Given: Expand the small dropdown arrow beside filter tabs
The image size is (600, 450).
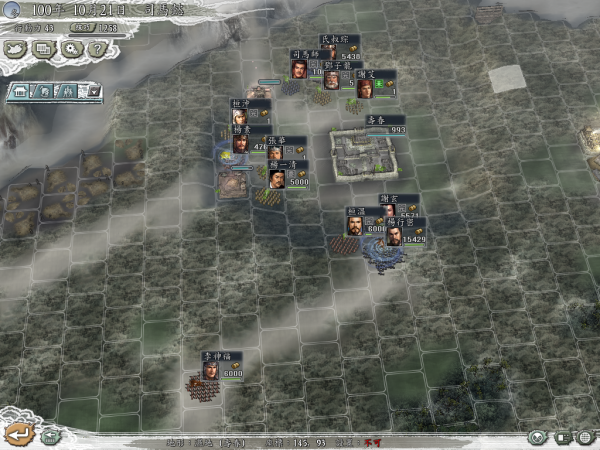Looking at the screenshot, I should click(93, 92).
